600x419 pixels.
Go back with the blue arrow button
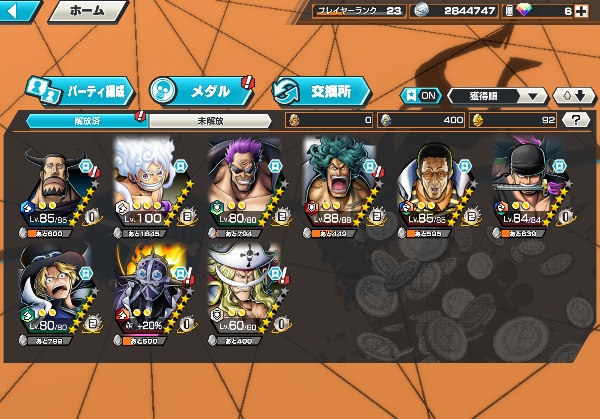pyautogui.click(x=20, y=11)
